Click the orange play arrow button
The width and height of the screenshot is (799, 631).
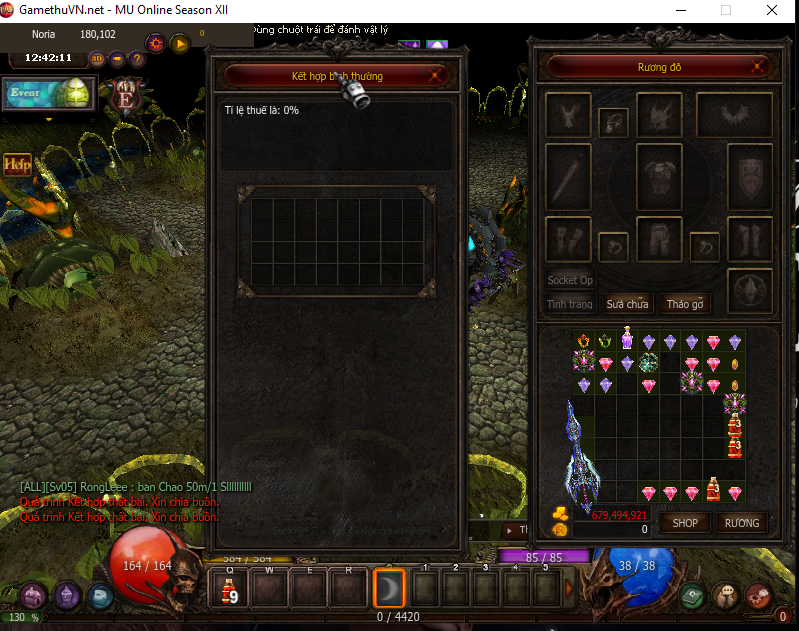click(180, 43)
